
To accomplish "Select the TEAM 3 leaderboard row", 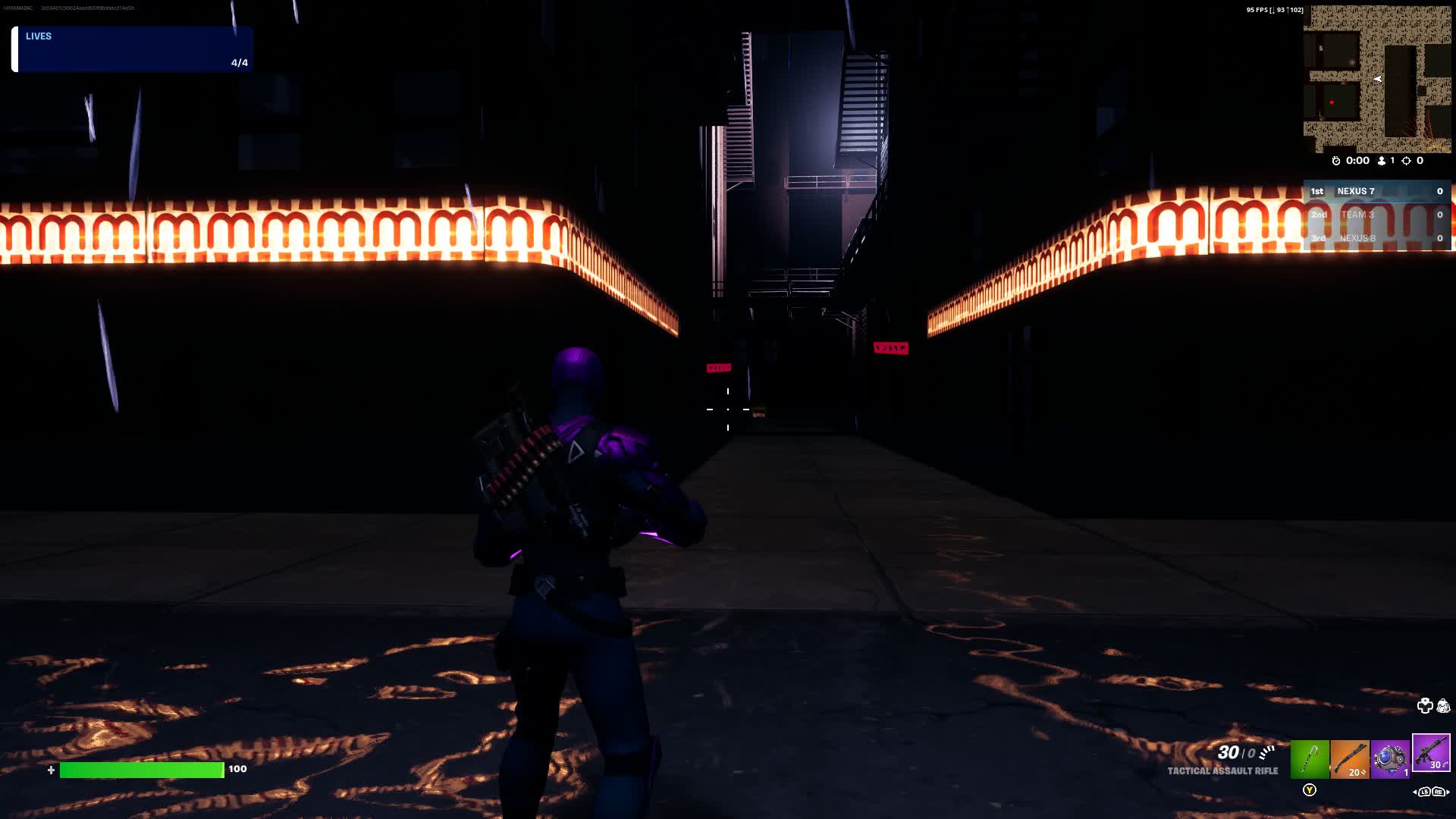I will coord(1376,215).
